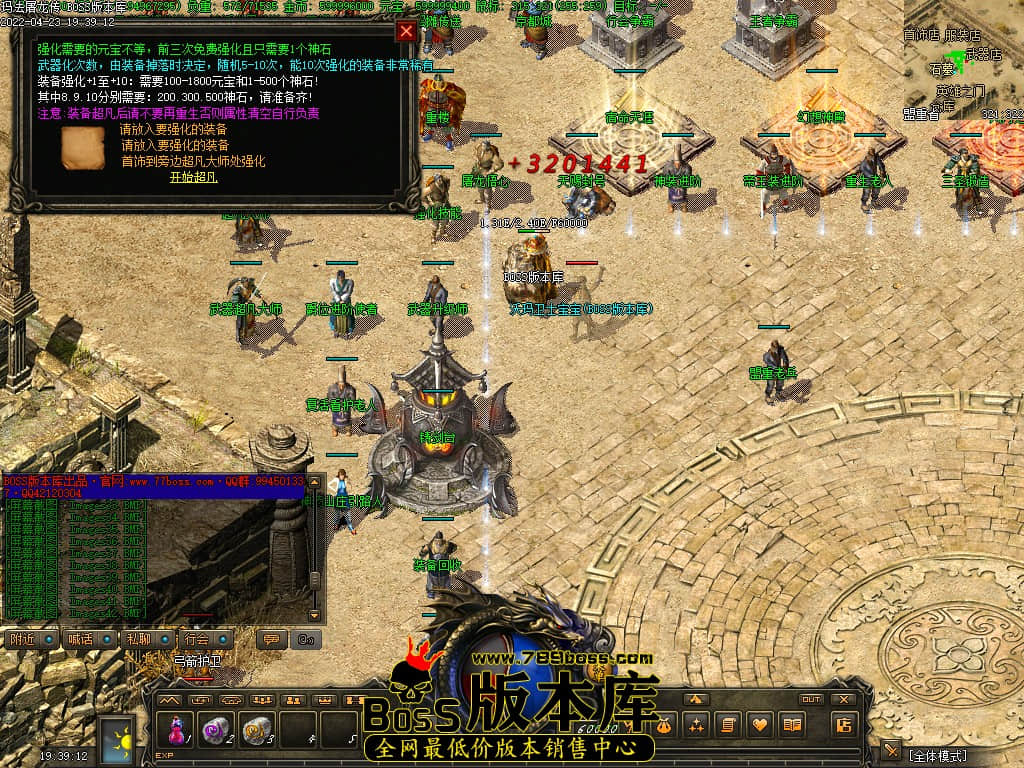Click the minimap in the top corner
Image resolution: width=1024 pixels, height=768 pixels.
pos(963,60)
